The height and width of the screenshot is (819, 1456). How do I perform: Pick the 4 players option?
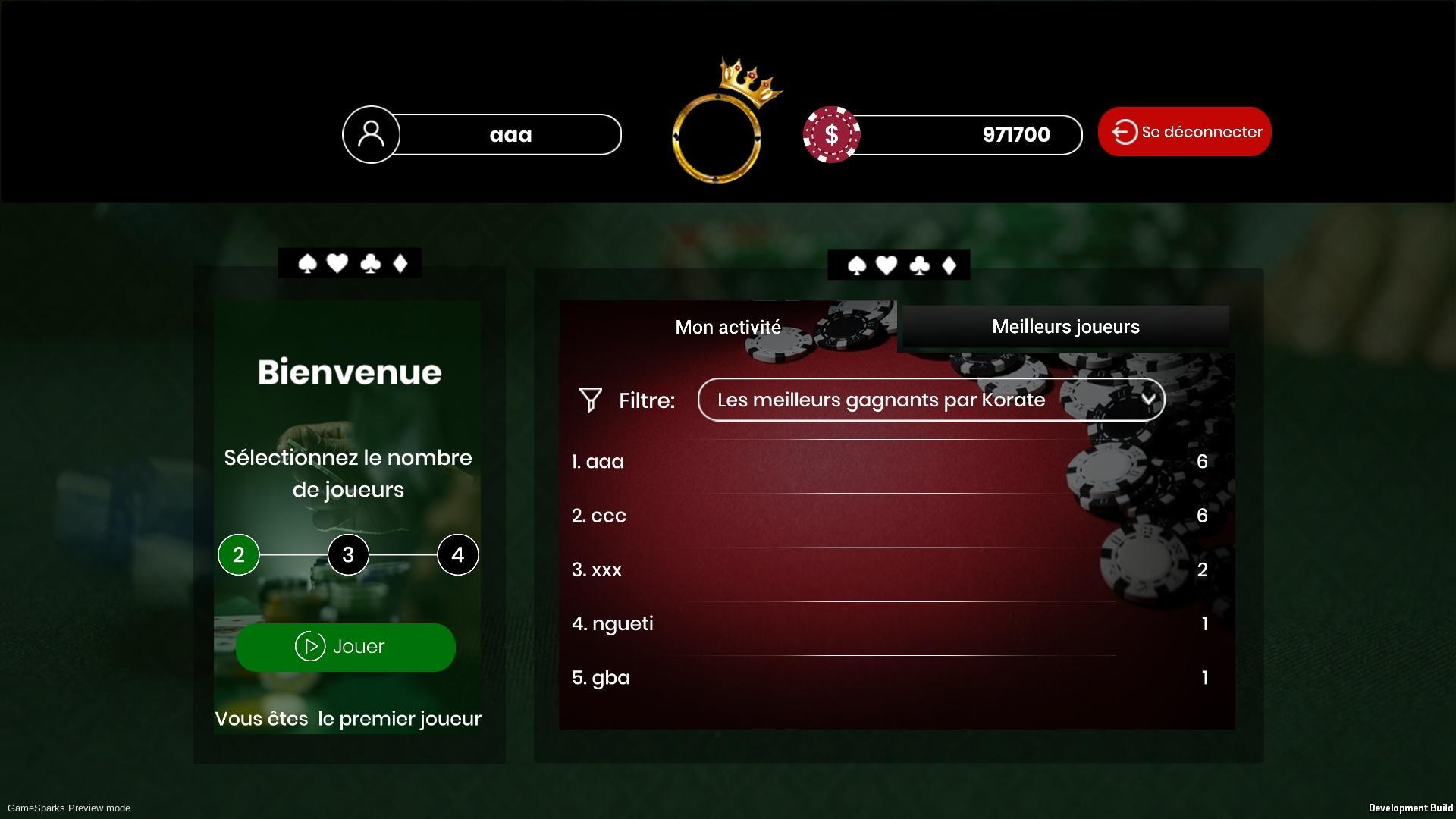point(457,554)
